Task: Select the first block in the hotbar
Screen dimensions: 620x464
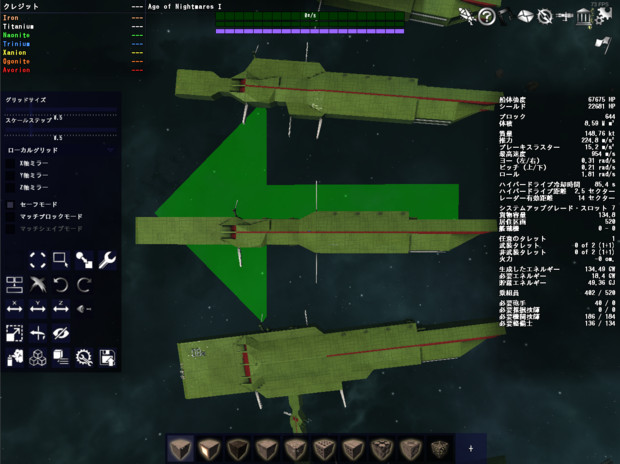Action: [x=180, y=447]
